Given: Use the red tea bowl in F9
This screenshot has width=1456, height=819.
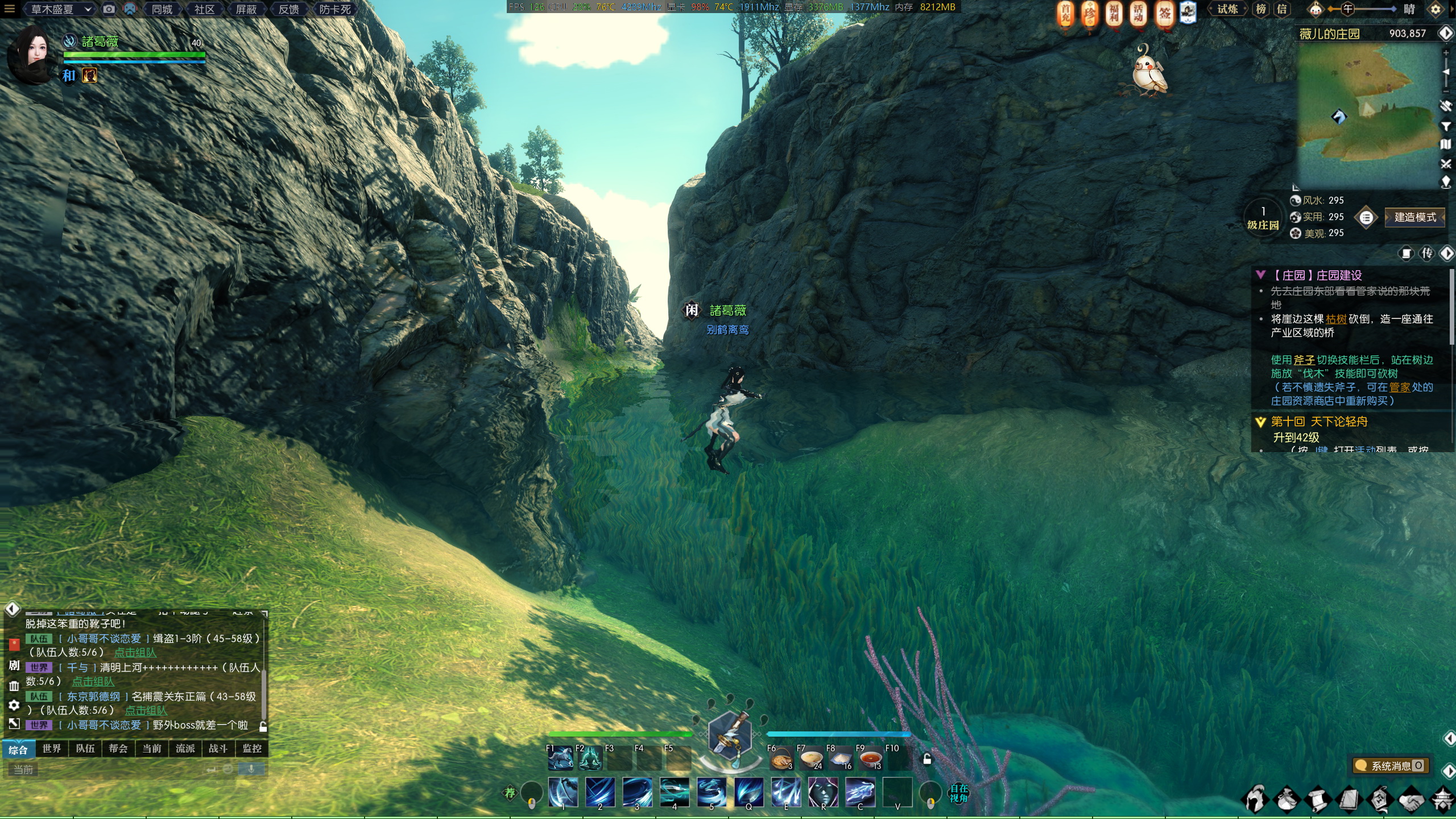Looking at the screenshot, I should point(870,759).
